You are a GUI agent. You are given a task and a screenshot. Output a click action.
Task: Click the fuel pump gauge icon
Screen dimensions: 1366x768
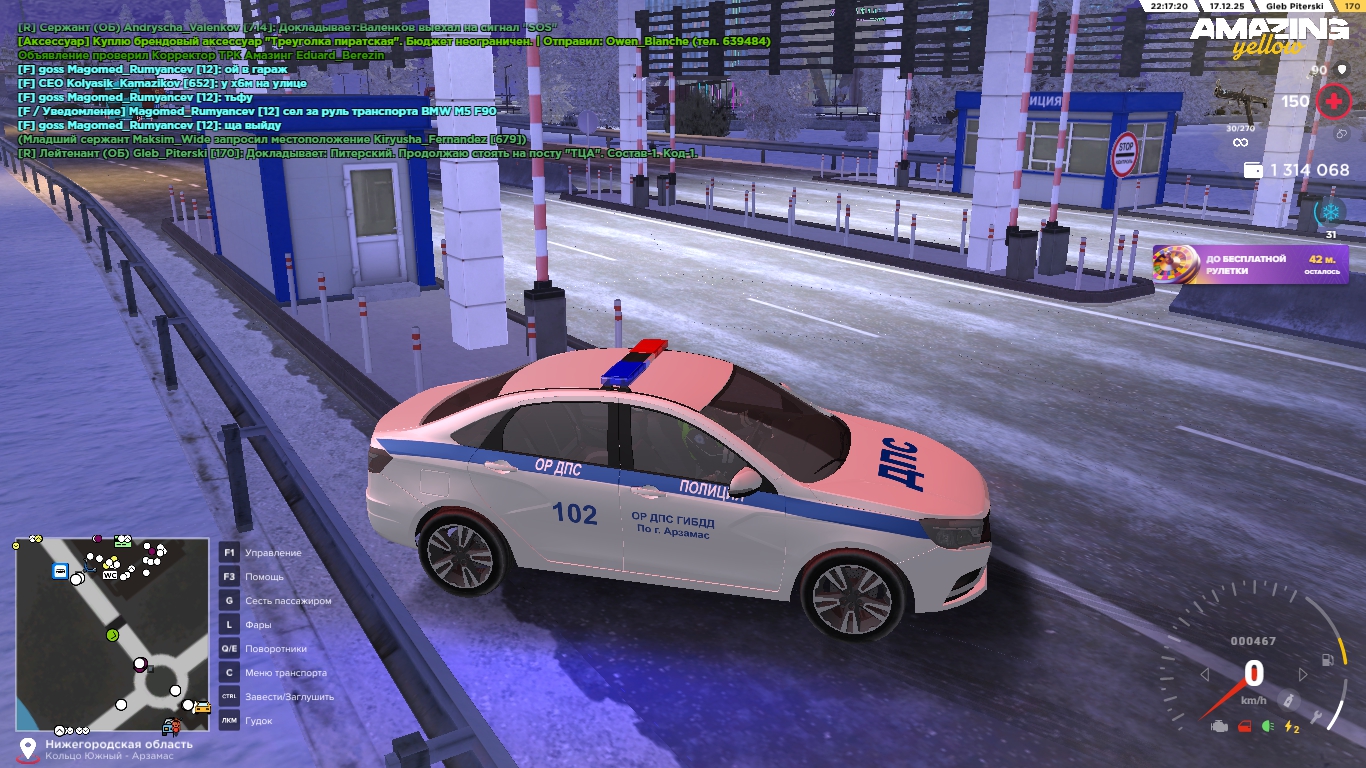(1327, 660)
